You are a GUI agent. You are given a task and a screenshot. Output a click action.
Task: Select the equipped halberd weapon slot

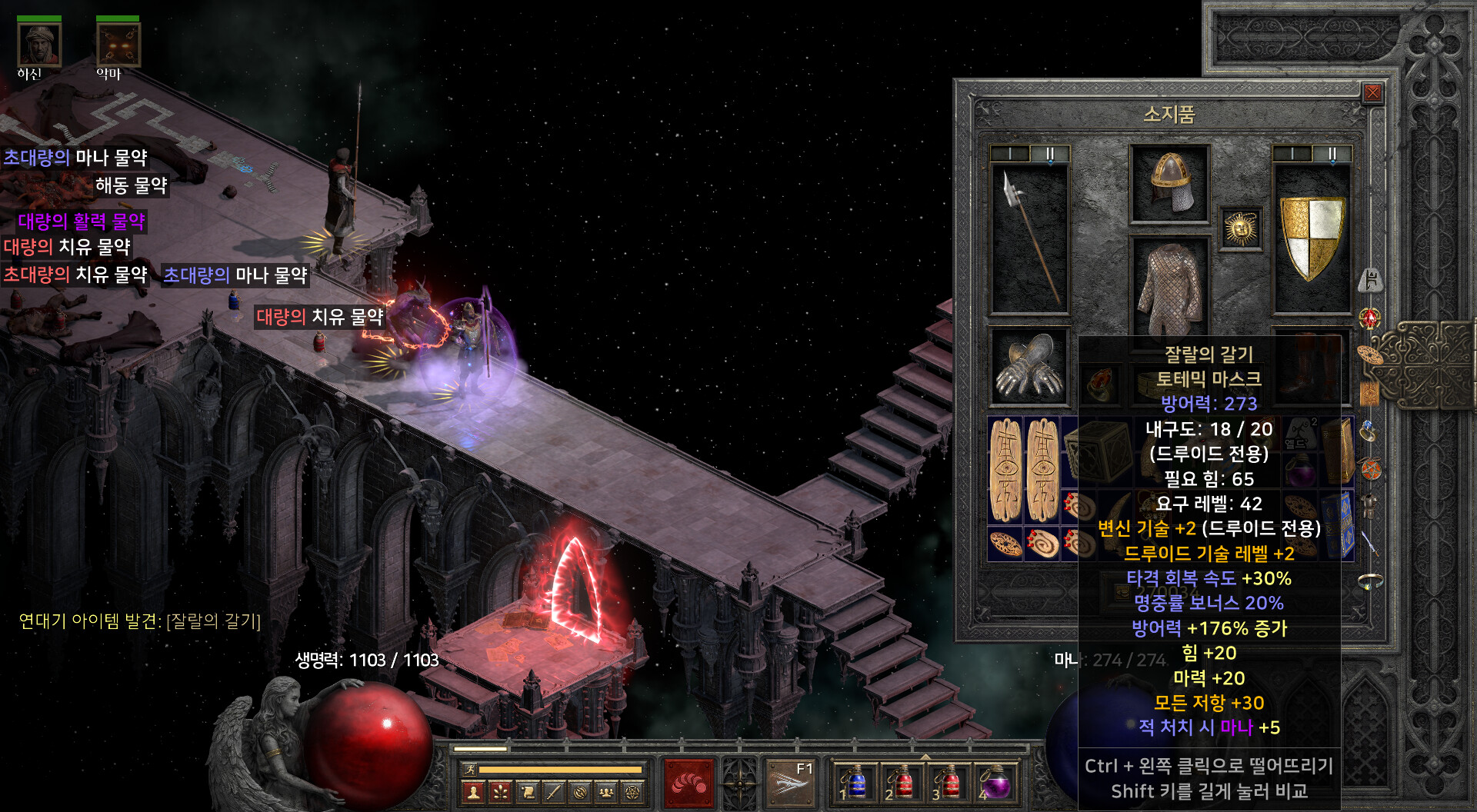pos(1029,238)
